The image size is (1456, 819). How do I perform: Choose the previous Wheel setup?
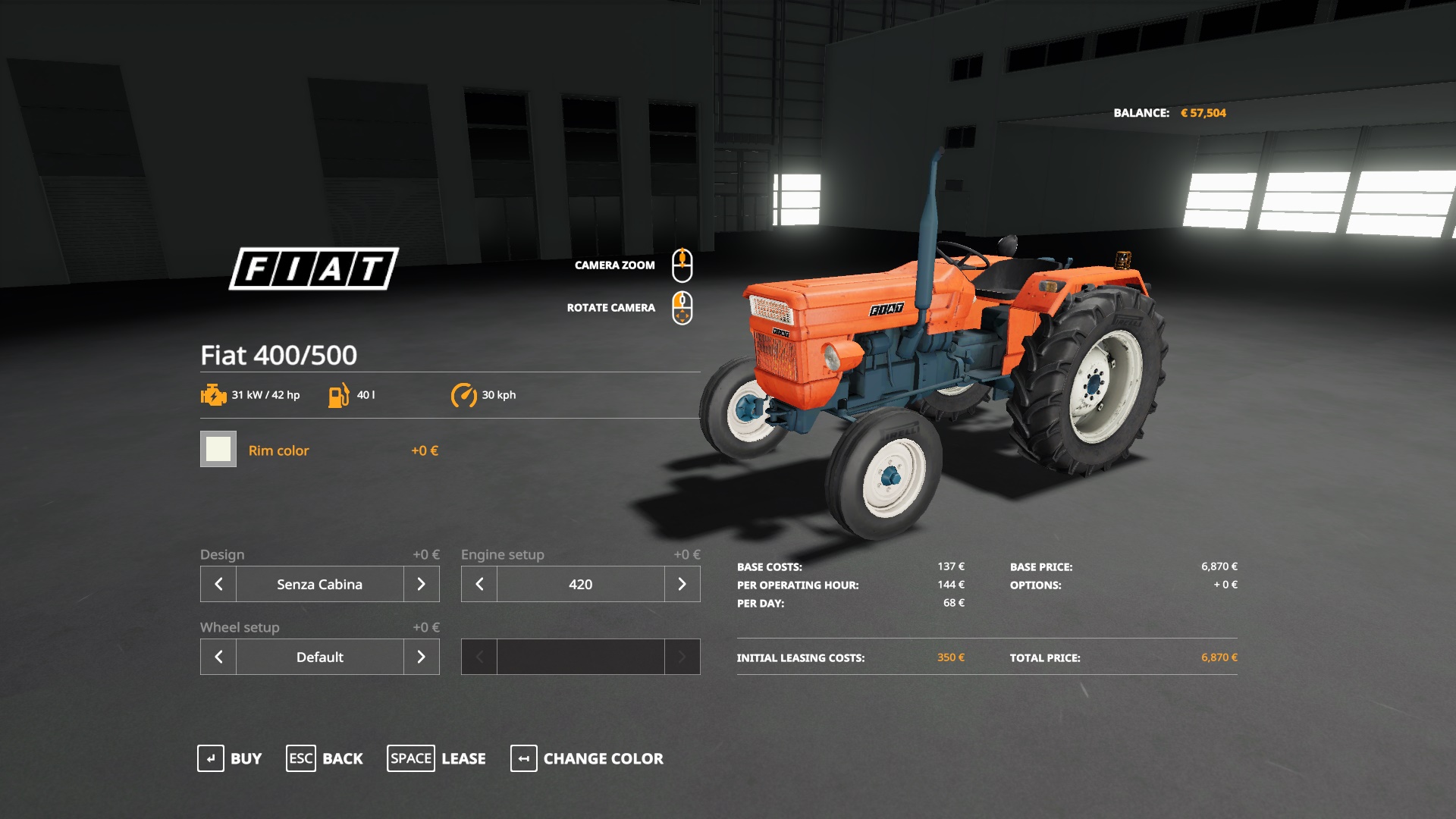pyautogui.click(x=218, y=657)
